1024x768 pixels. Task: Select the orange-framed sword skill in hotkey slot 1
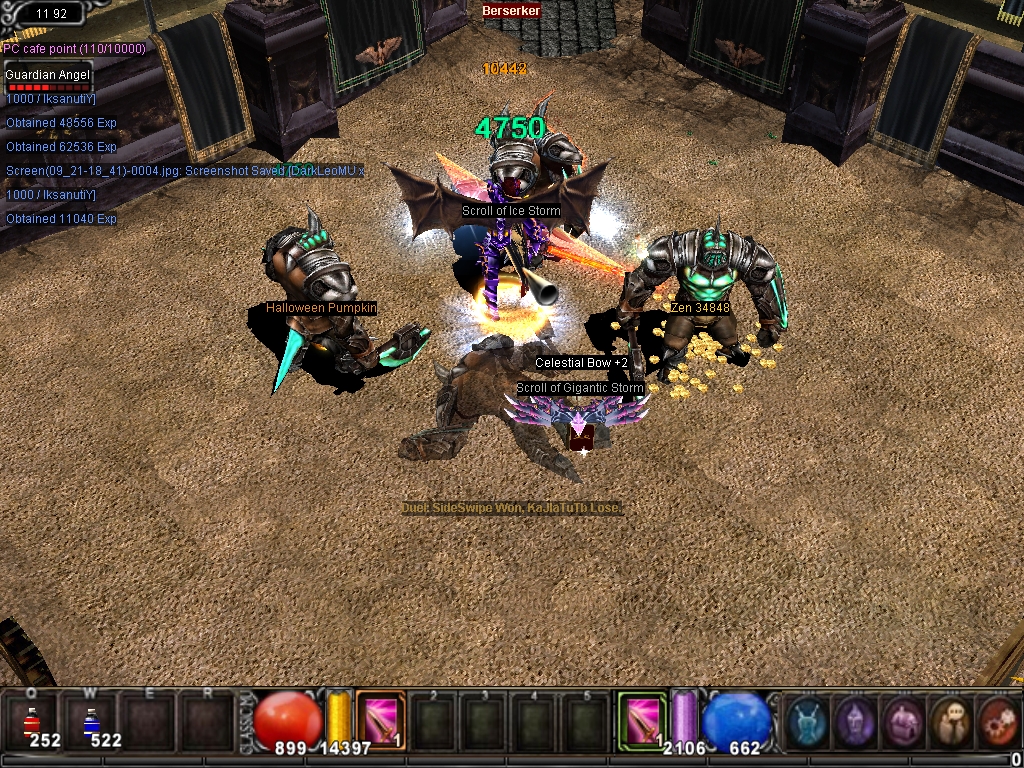coord(380,720)
